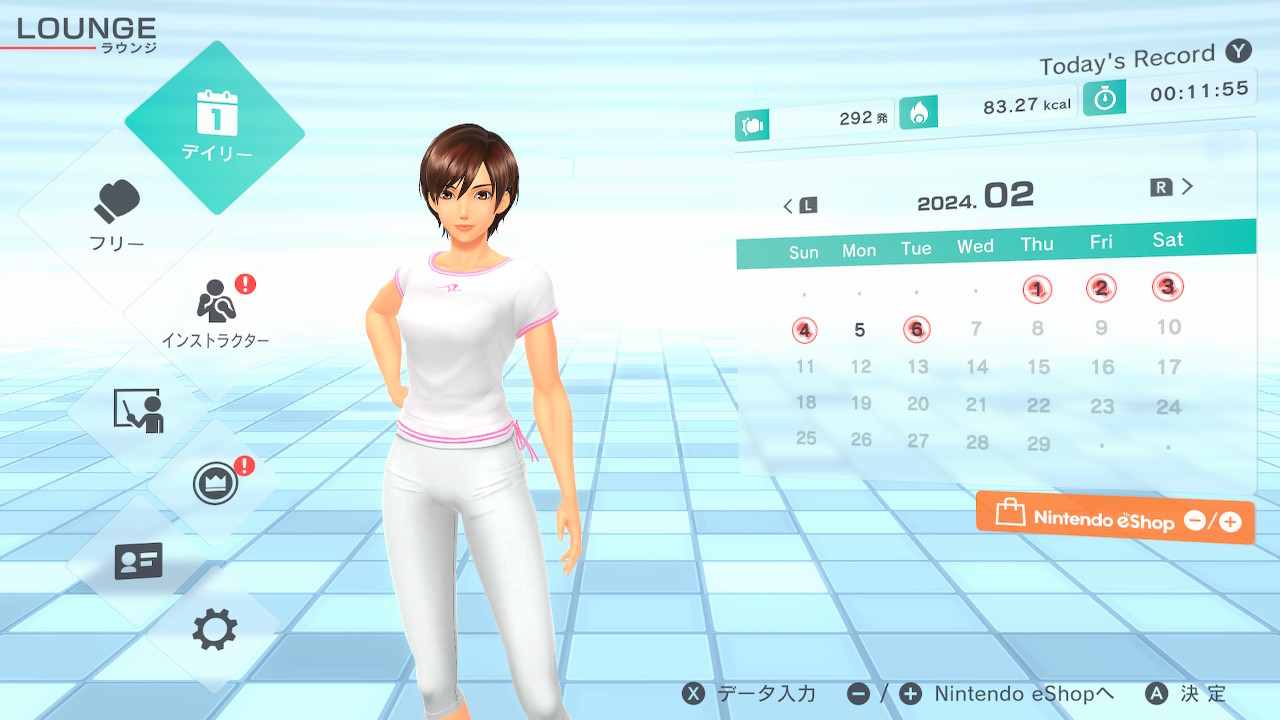Select February 2 on the calendar
The height and width of the screenshot is (720, 1280).
[1101, 289]
